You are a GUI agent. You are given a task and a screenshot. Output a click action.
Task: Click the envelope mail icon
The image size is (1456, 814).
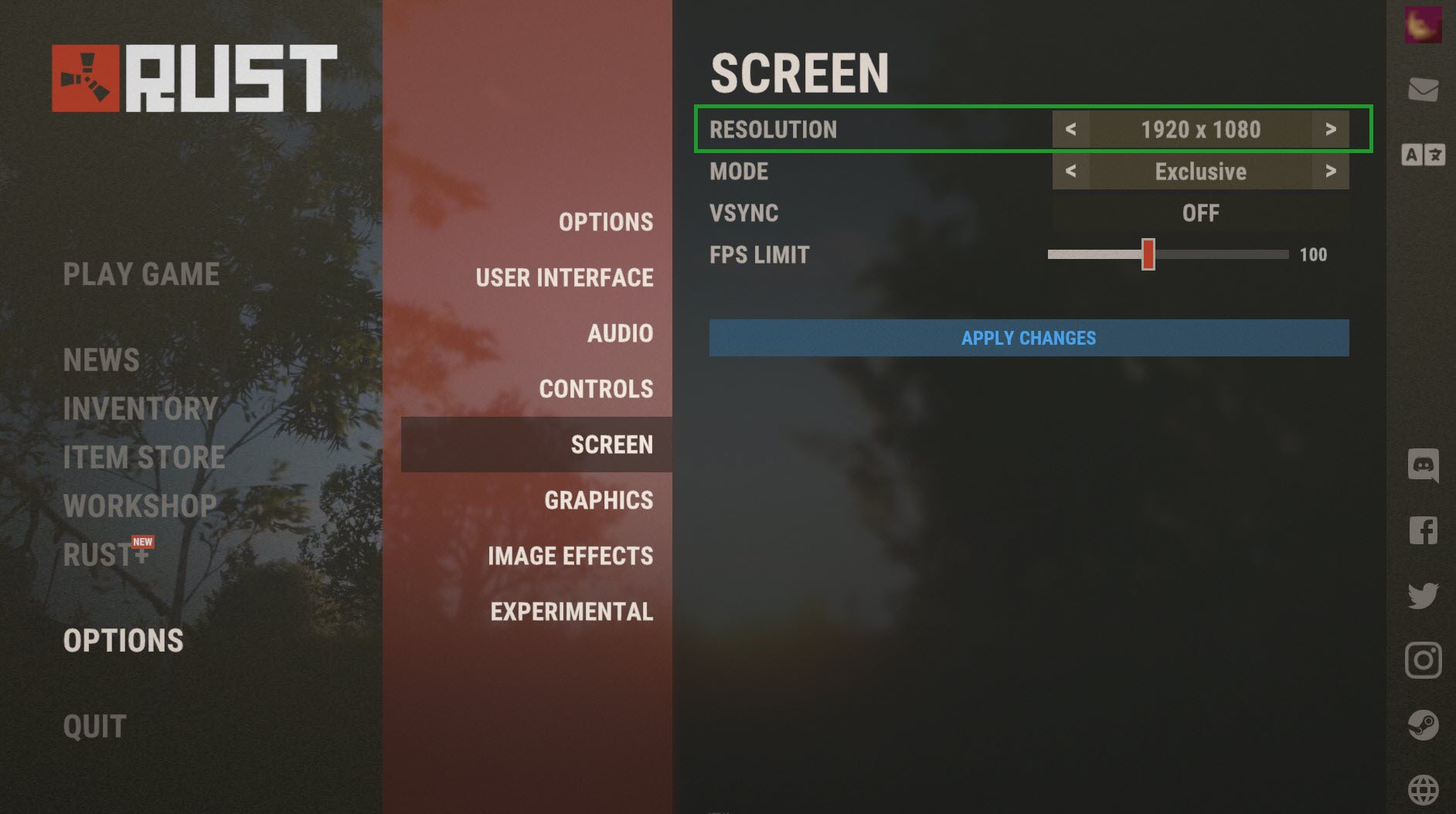coord(1423,92)
